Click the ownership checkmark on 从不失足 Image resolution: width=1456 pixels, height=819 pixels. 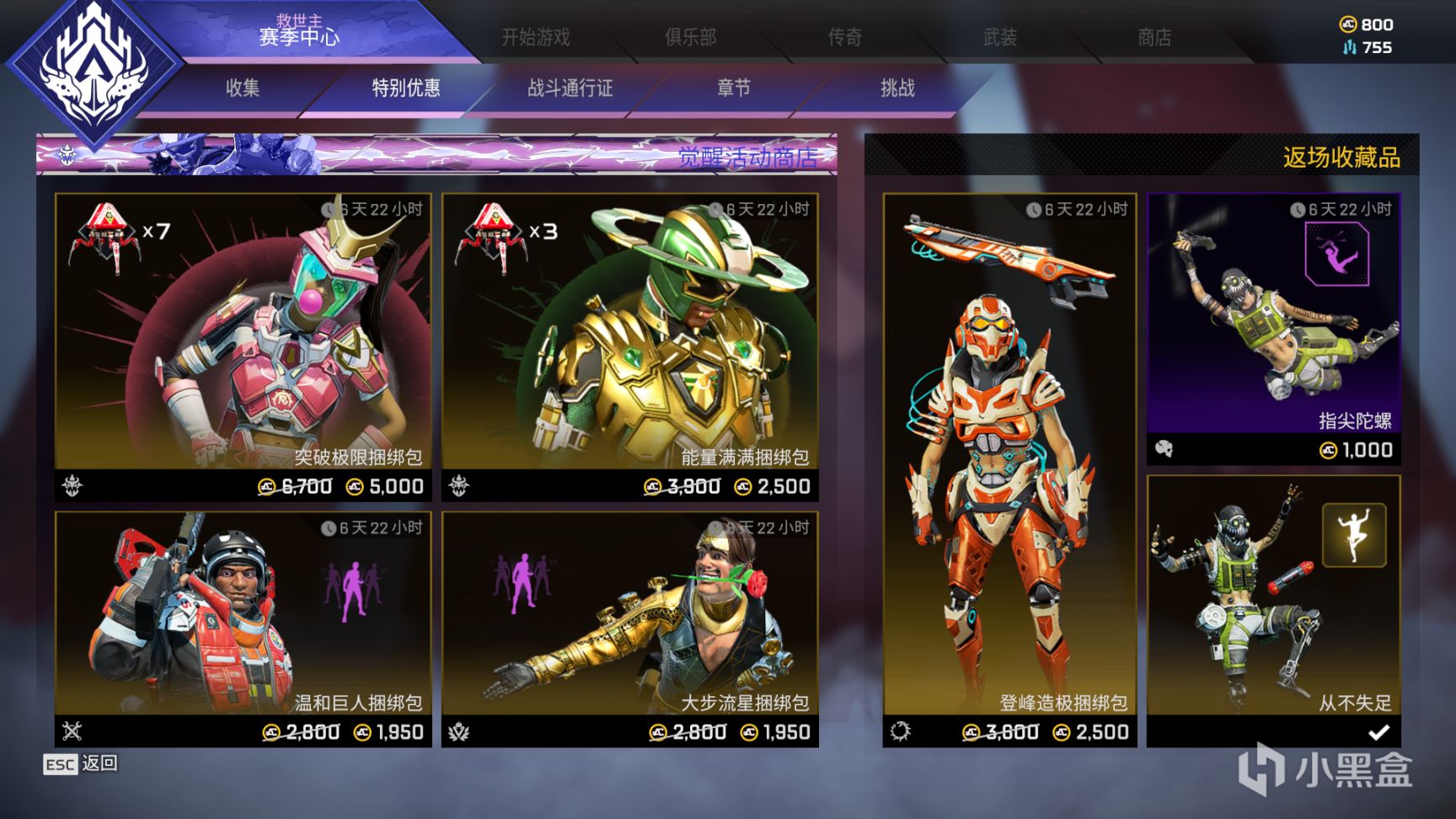(1381, 733)
